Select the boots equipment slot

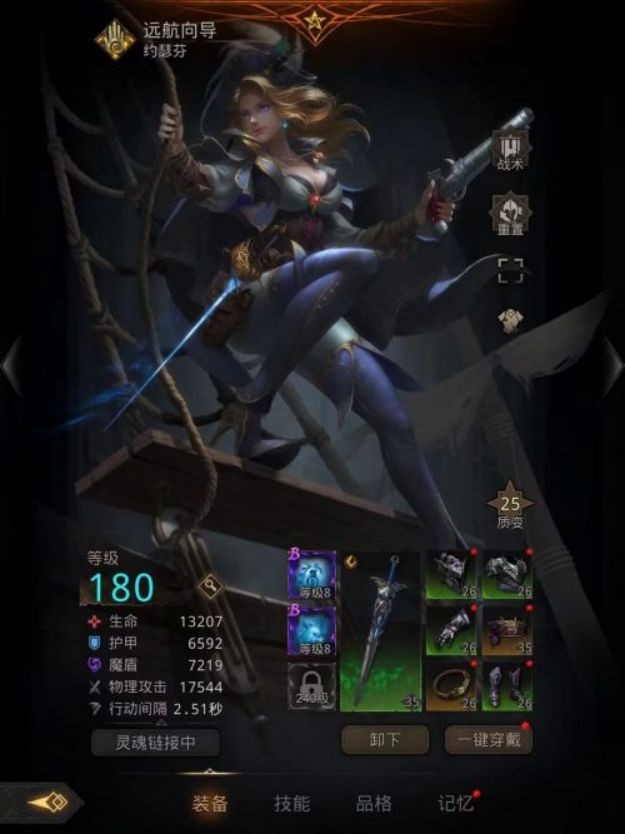tap(507, 685)
